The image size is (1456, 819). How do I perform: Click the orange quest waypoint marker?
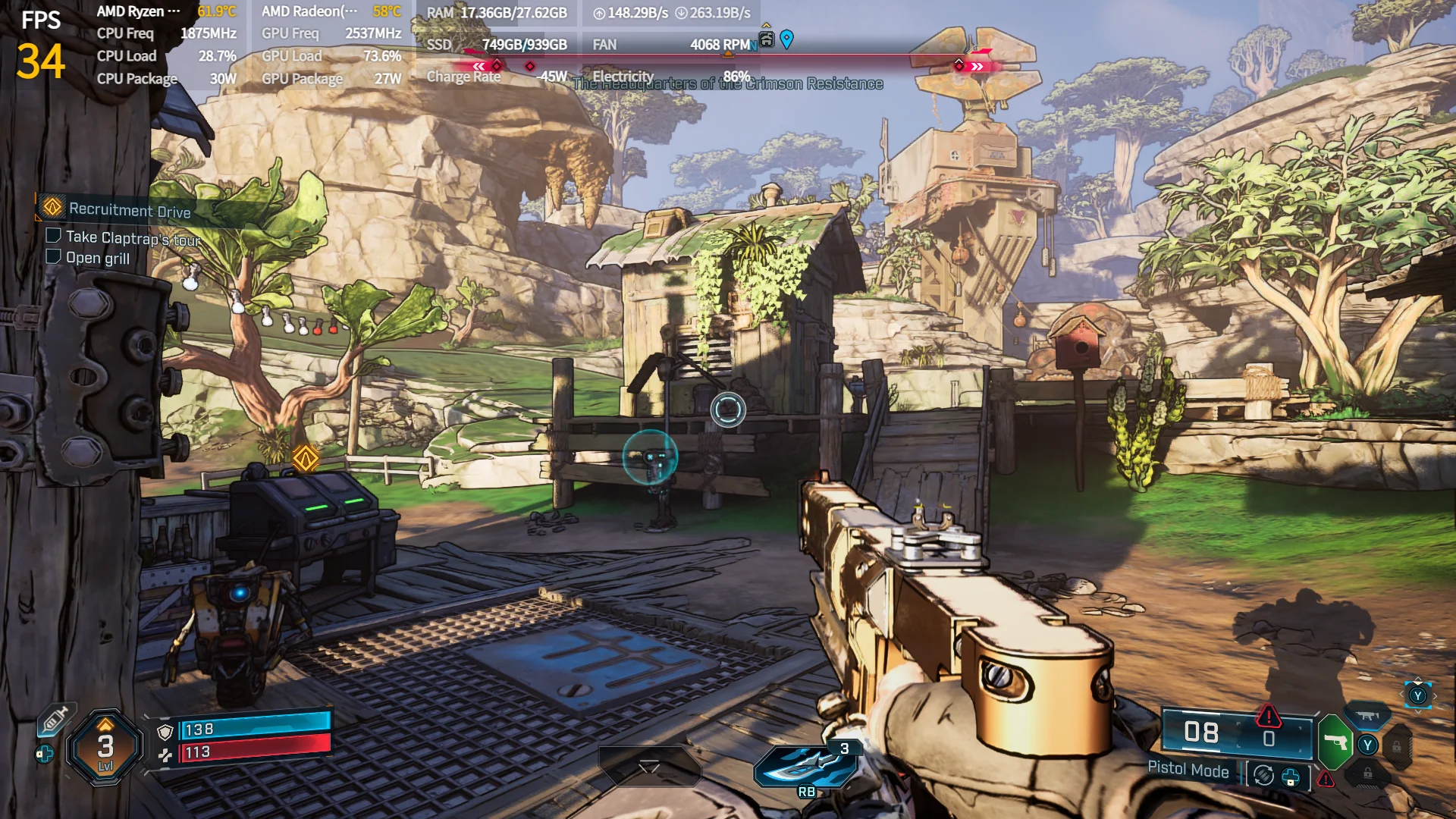306,458
